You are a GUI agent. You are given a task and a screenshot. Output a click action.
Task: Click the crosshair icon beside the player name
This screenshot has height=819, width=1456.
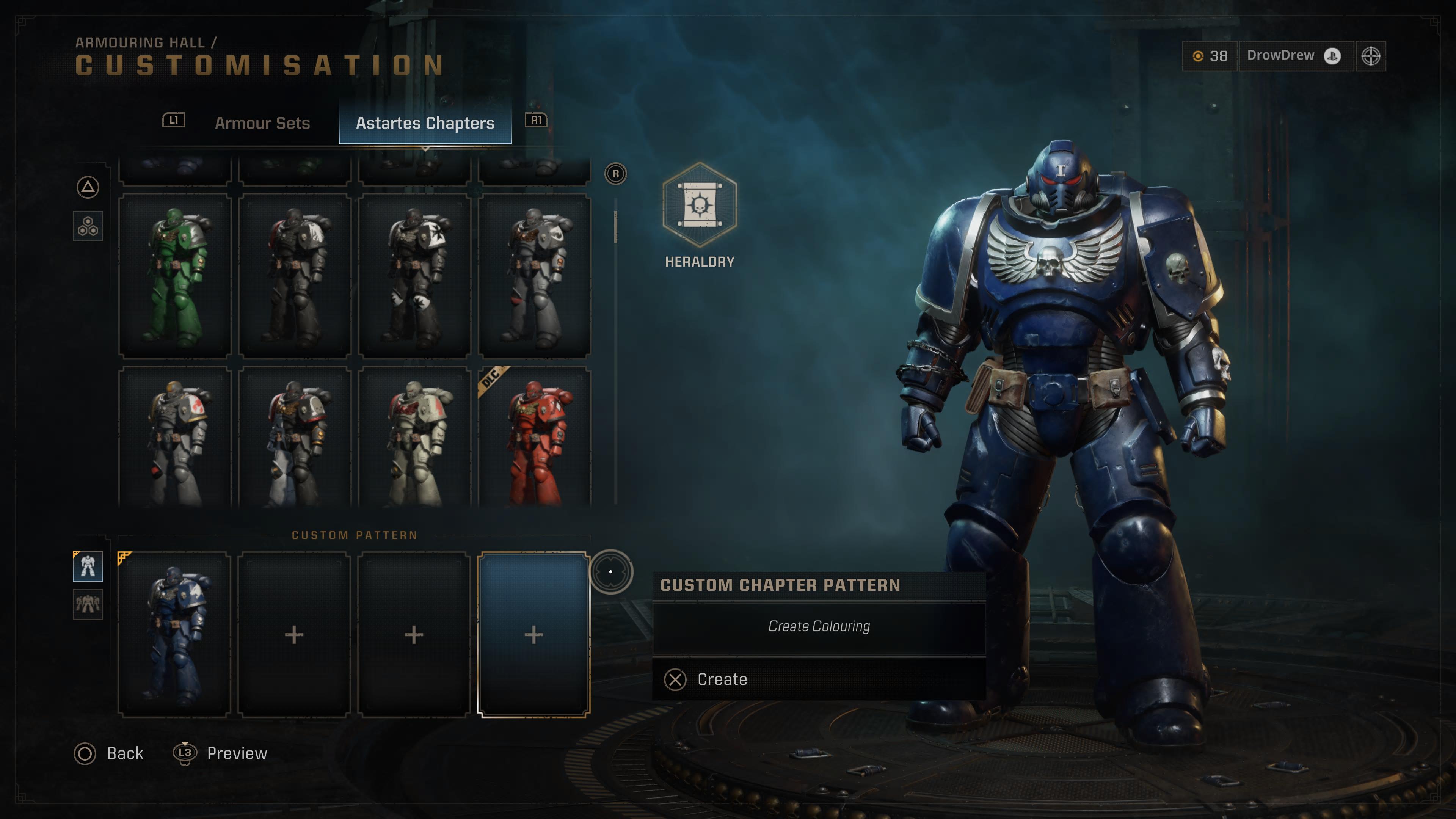(x=1371, y=56)
